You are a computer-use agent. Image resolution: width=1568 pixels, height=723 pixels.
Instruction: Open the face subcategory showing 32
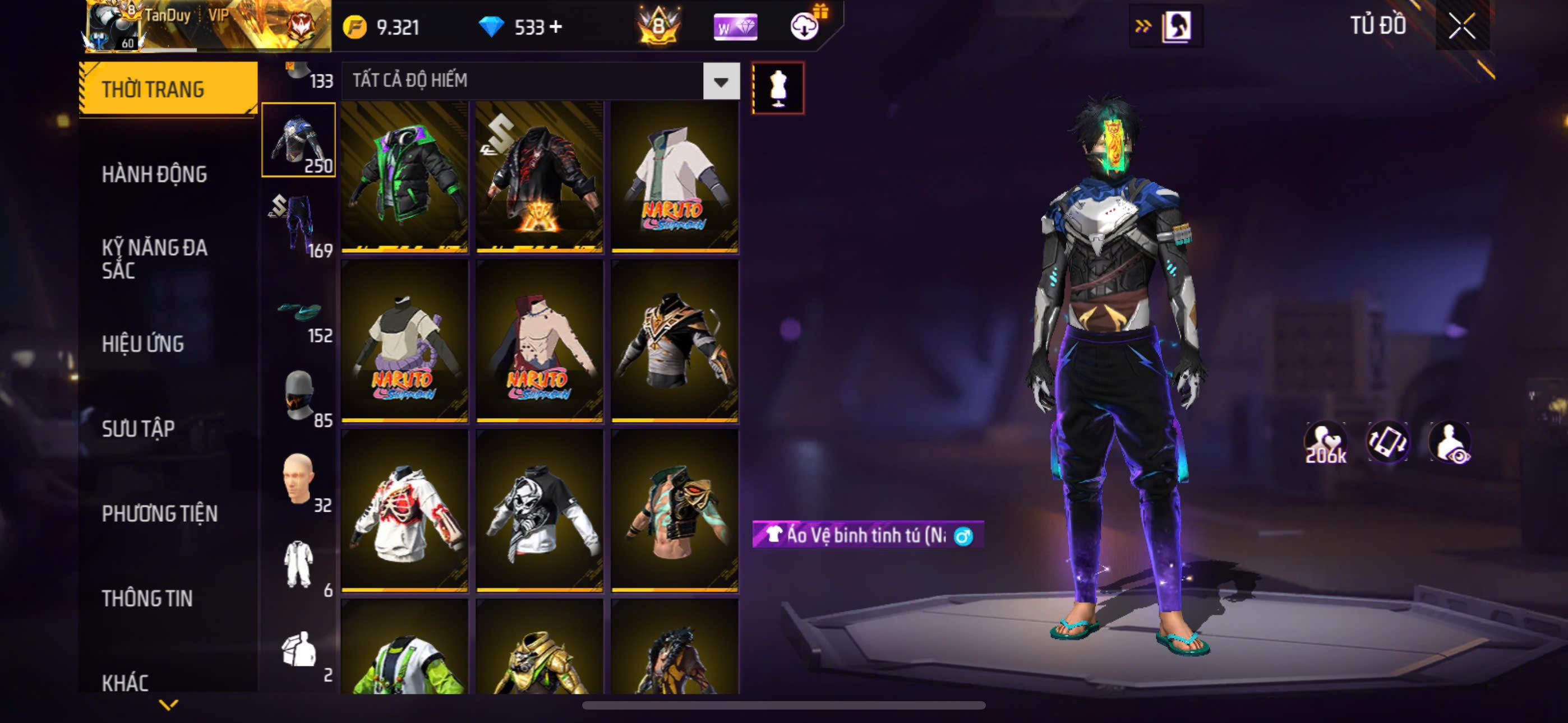point(299,482)
